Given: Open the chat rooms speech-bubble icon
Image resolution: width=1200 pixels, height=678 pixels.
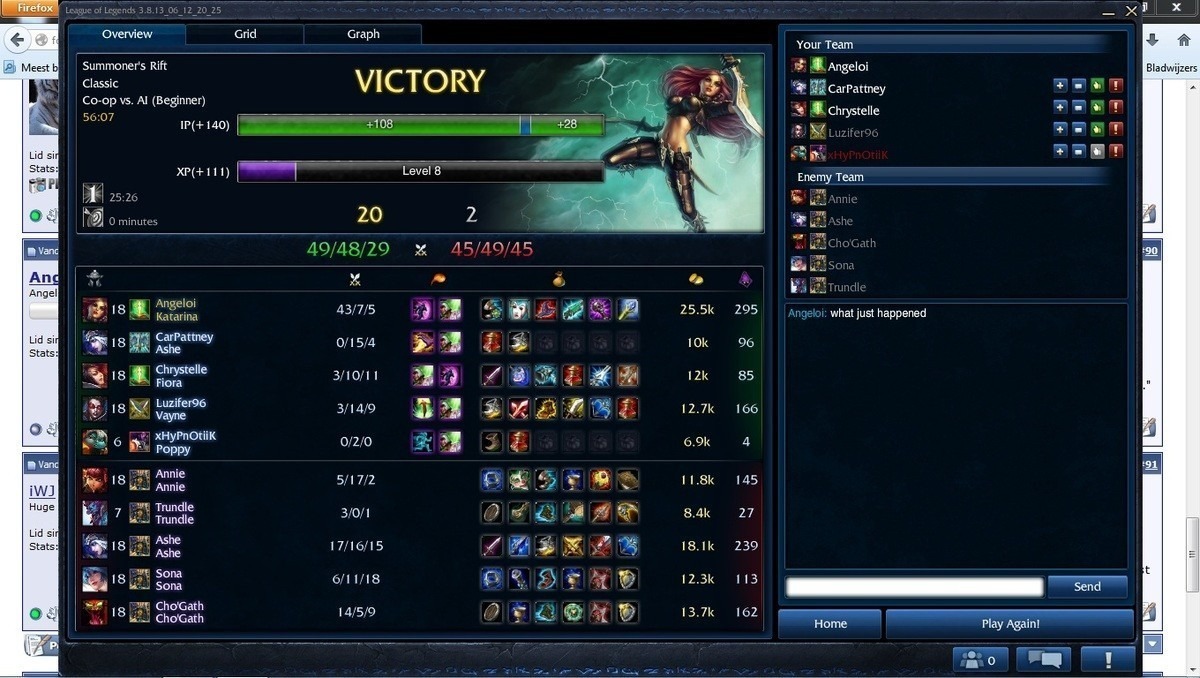Looking at the screenshot, I should point(1043,660).
